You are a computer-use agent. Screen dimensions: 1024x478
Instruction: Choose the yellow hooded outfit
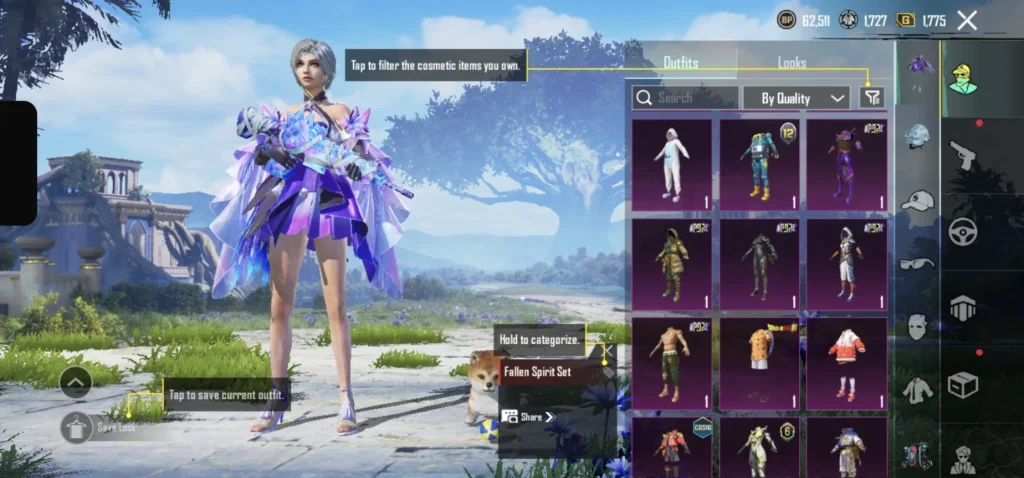[671, 264]
